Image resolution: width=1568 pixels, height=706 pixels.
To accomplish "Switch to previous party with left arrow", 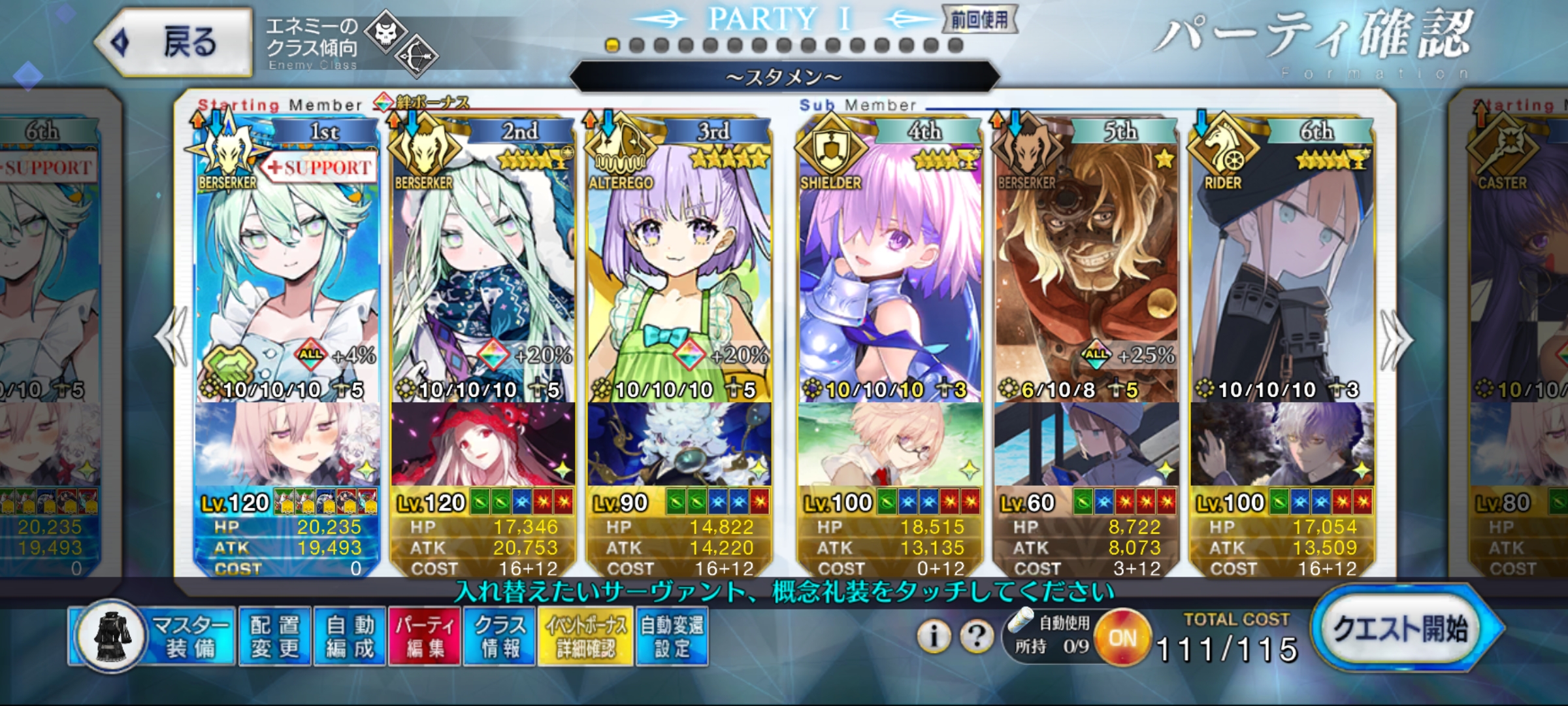I will point(171,339).
